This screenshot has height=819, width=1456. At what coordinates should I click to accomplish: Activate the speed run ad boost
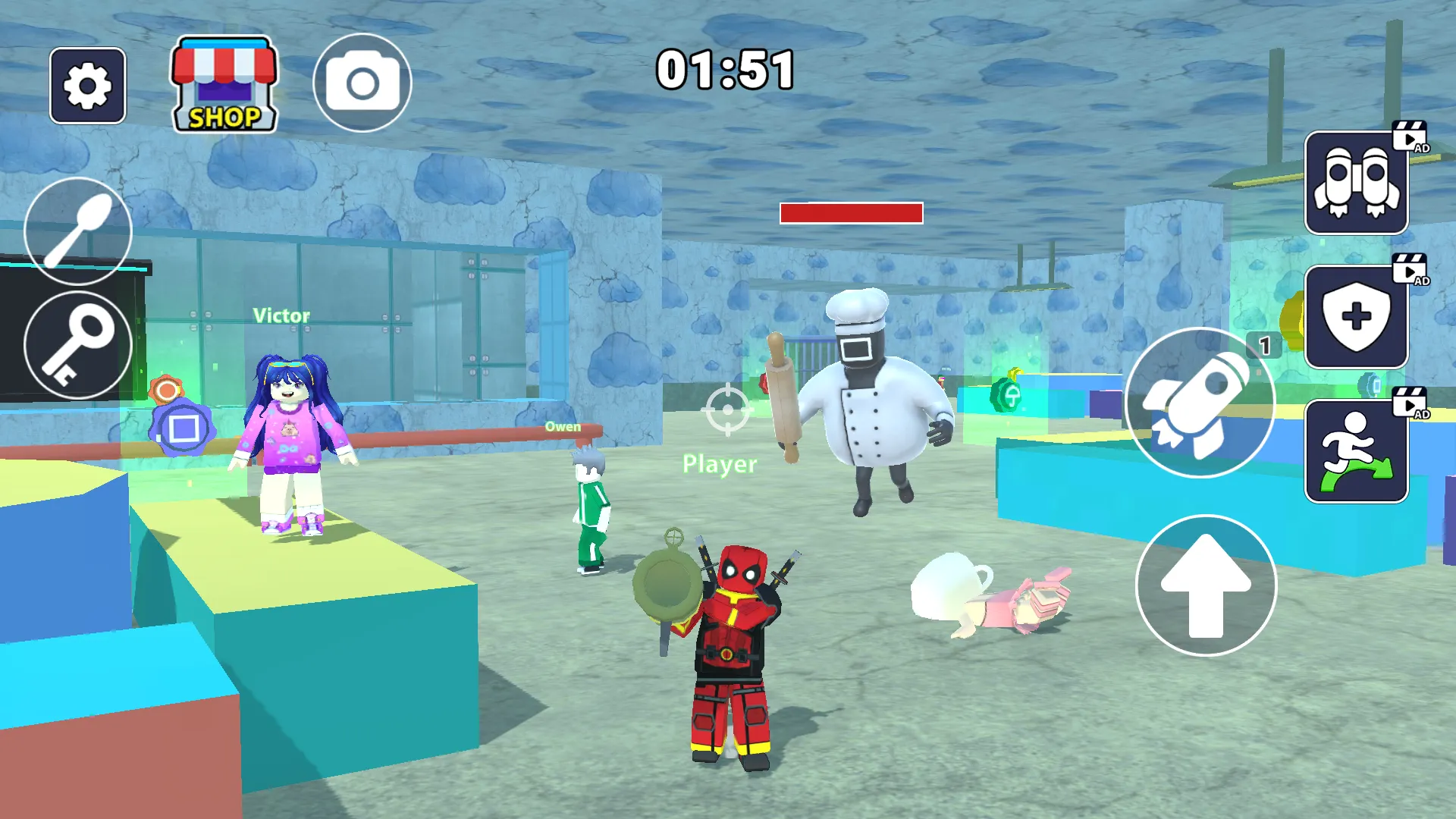[1356, 451]
